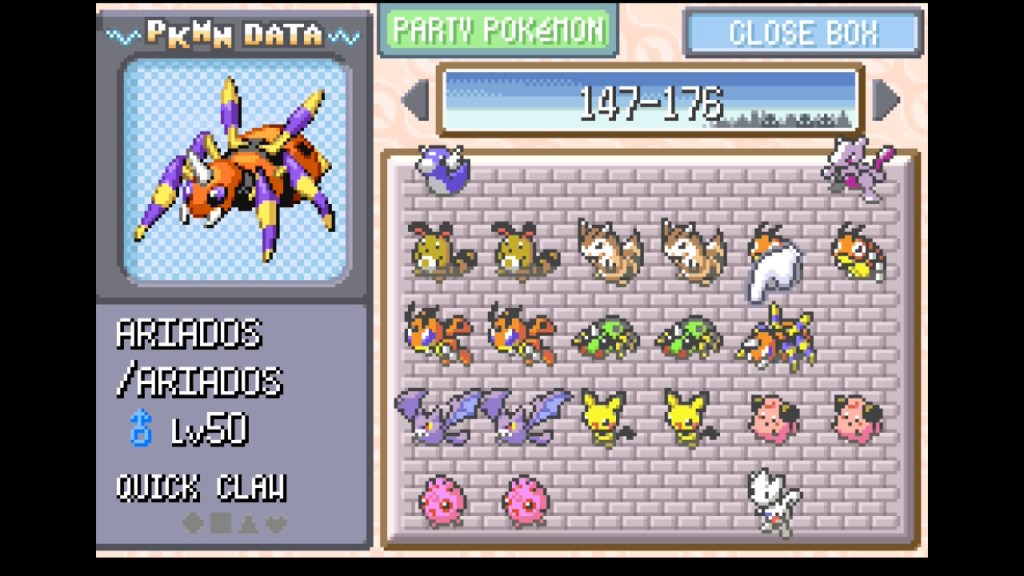Go to the previous box with left arrow
Viewport: 1024px width, 576px height.
coord(415,100)
